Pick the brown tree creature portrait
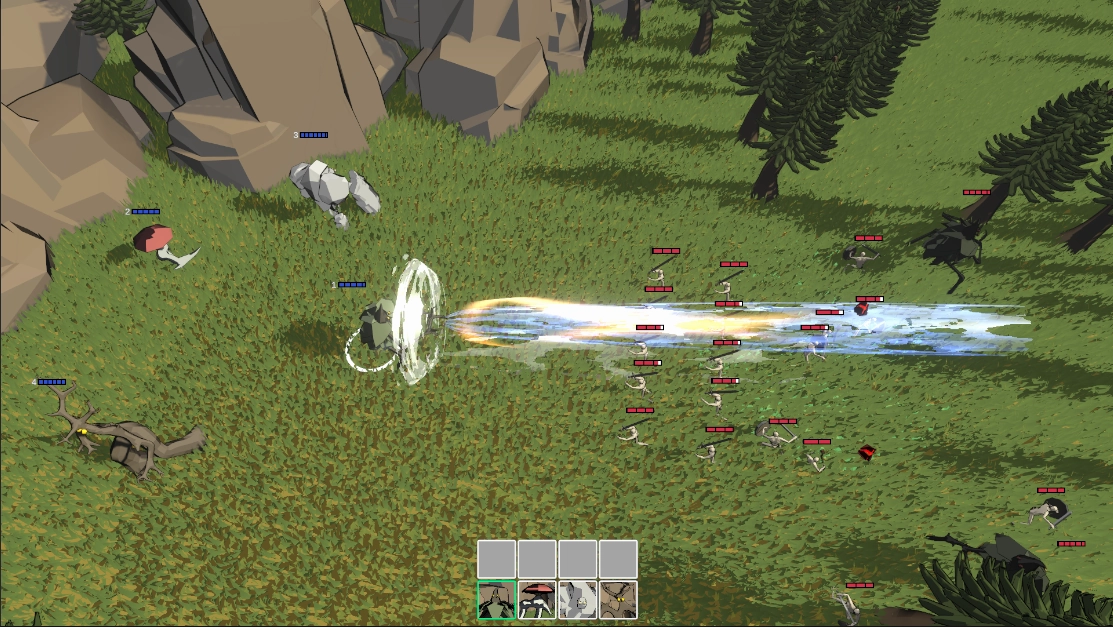The height and width of the screenshot is (627, 1113). (x=618, y=600)
